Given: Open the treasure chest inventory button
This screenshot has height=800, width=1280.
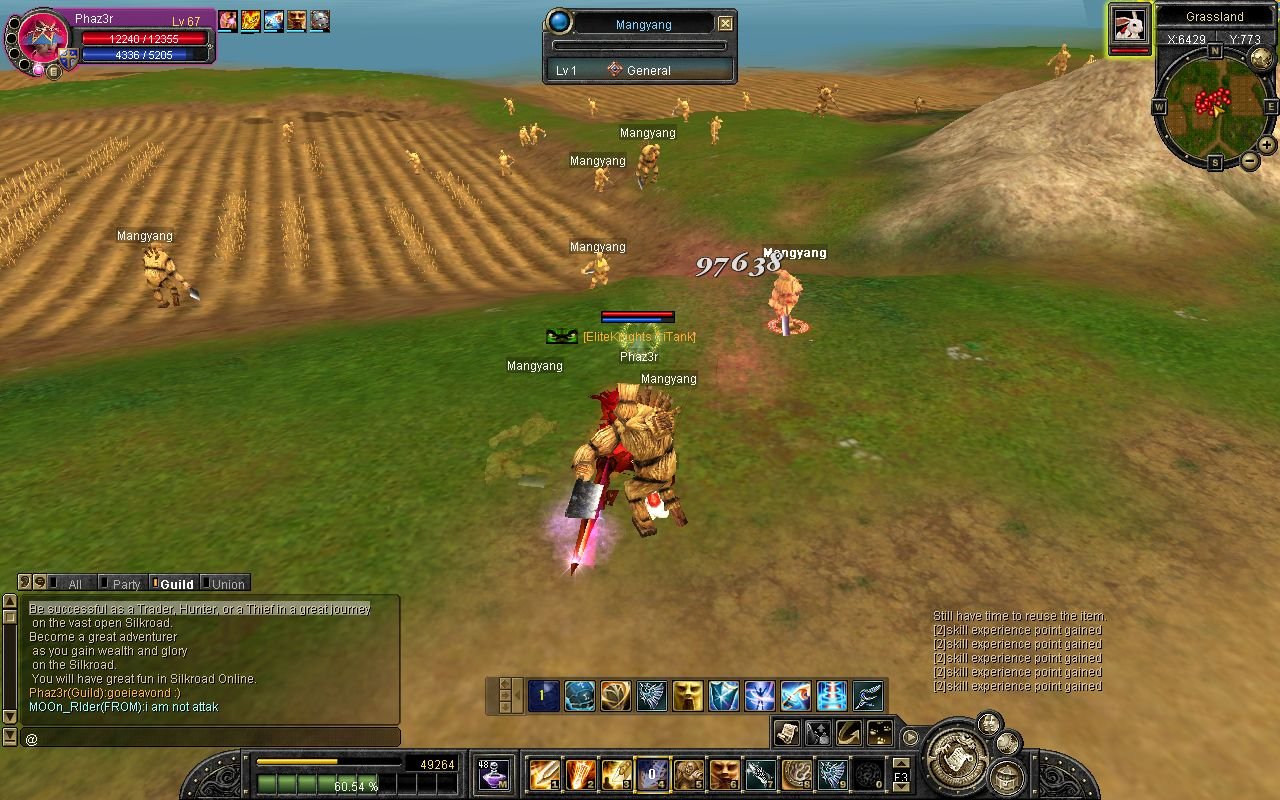Looking at the screenshot, I should [x=1006, y=777].
